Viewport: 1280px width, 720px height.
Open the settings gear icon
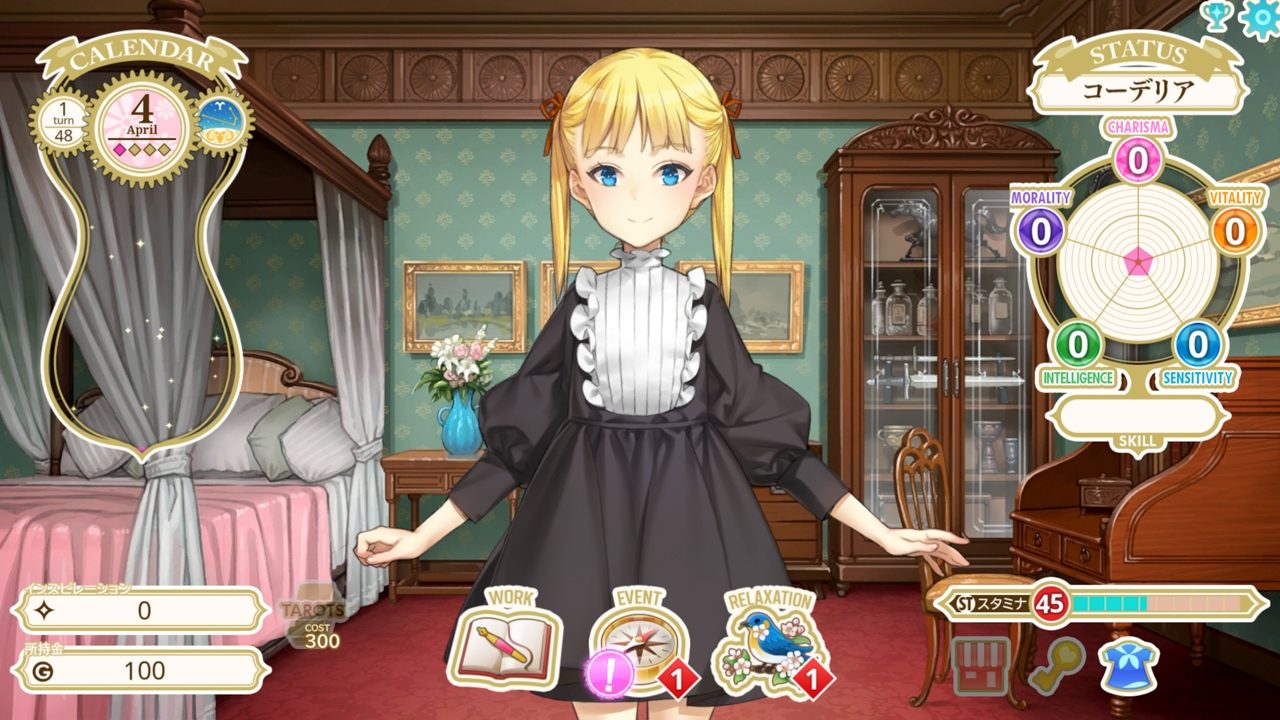[1260, 18]
